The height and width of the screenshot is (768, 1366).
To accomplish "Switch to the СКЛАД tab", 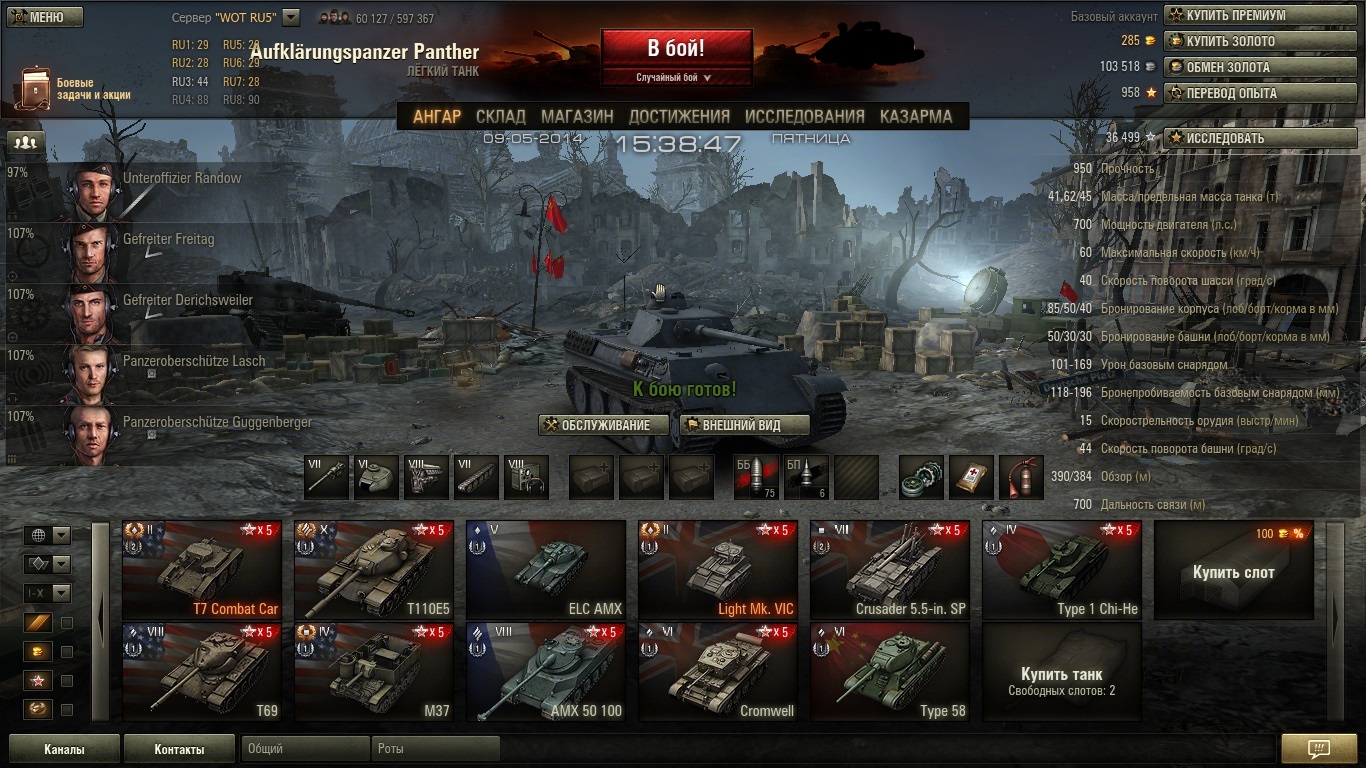I will pos(501,116).
